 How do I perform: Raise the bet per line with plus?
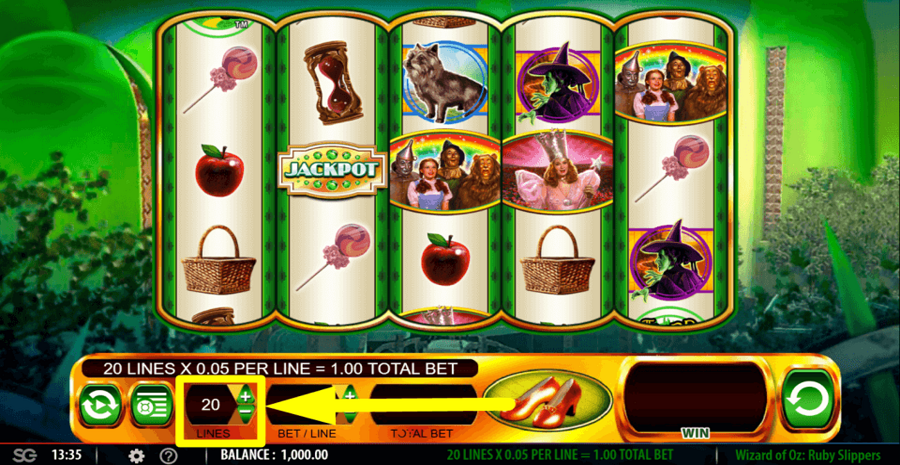(350, 397)
